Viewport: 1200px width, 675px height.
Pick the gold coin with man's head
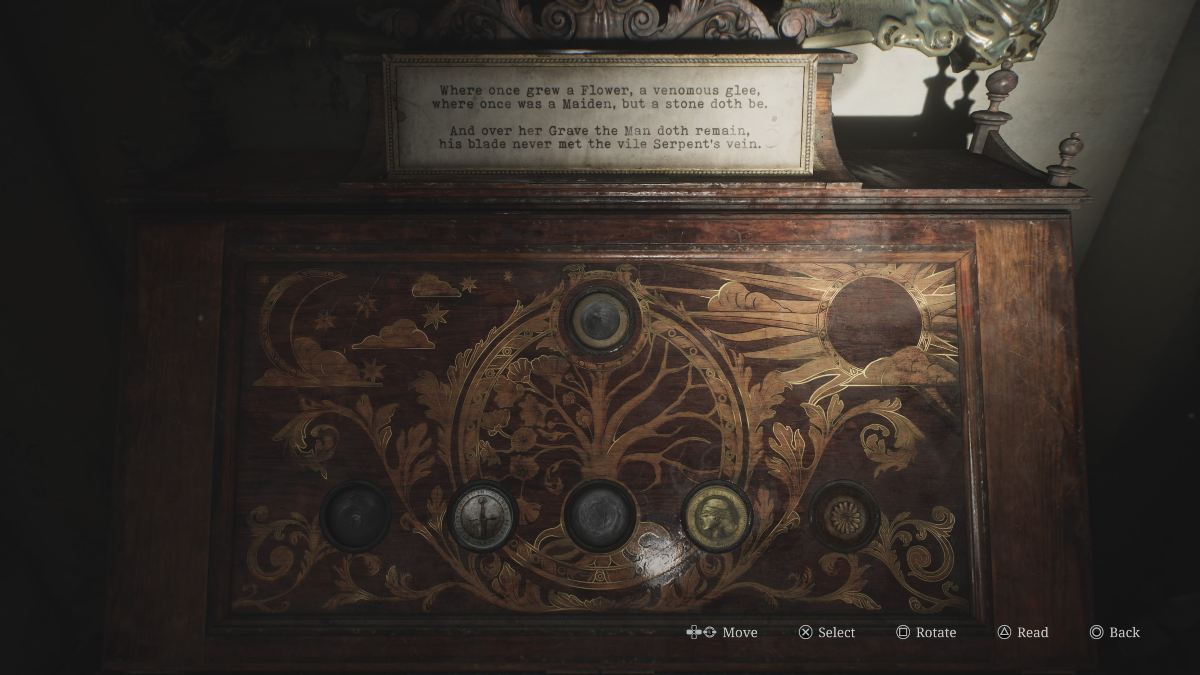pyautogui.click(x=717, y=516)
